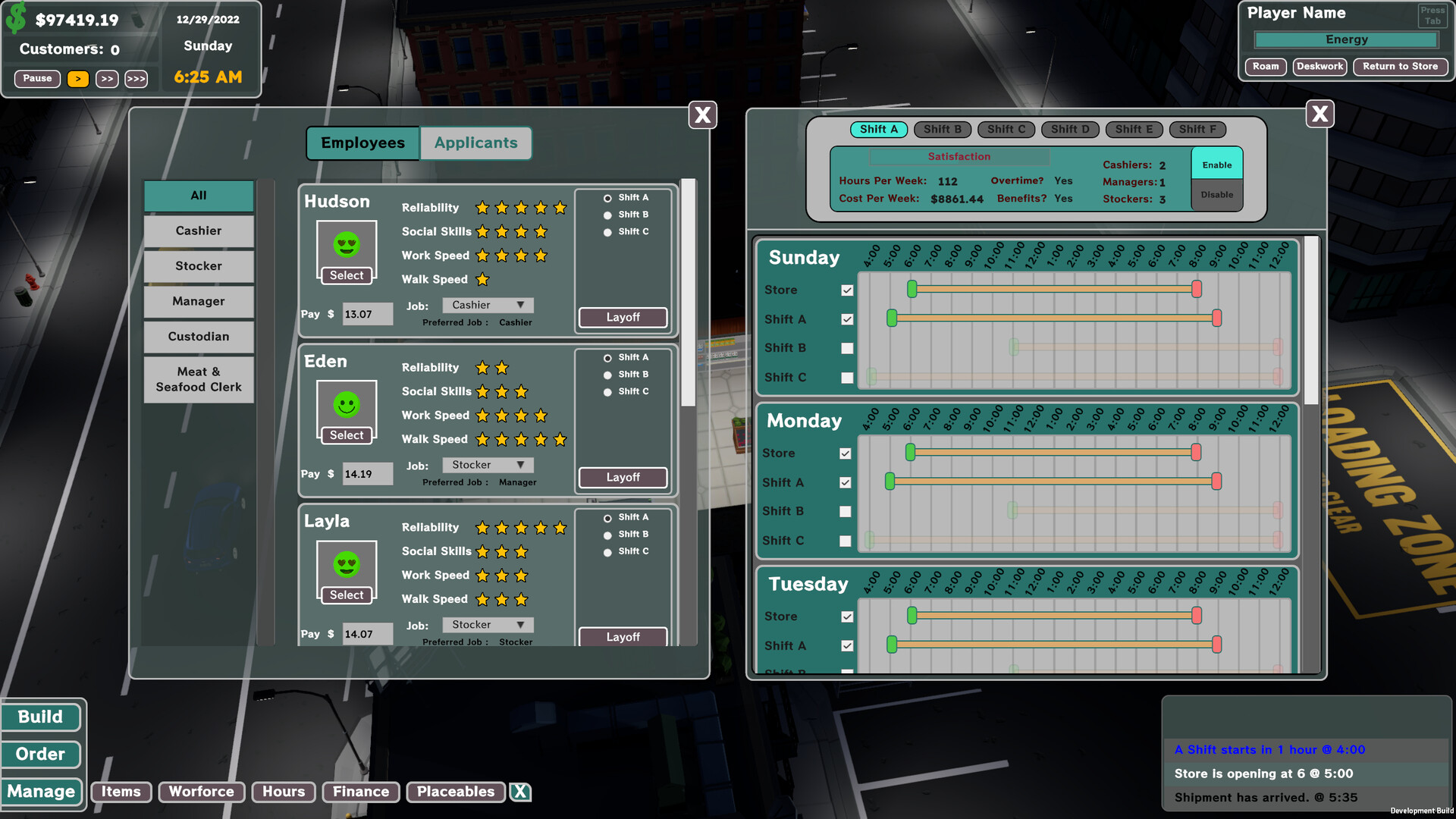Click the single-arrow normal speed icon
This screenshot has width=1456, height=819.
coord(77,79)
